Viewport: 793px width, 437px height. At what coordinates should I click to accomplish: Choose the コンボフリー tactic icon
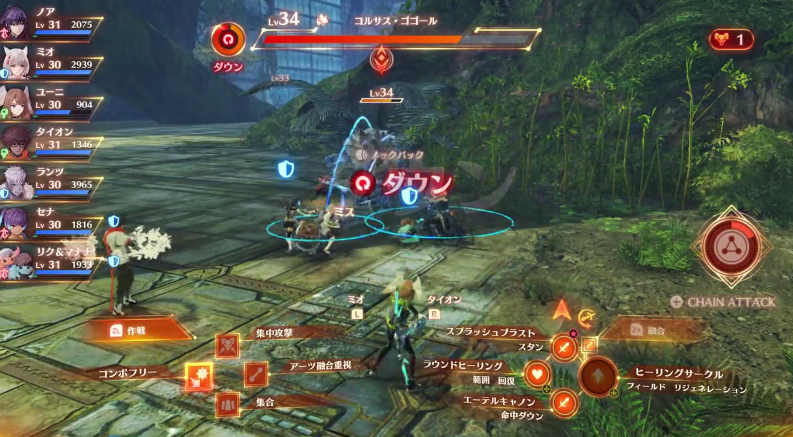coord(198,376)
